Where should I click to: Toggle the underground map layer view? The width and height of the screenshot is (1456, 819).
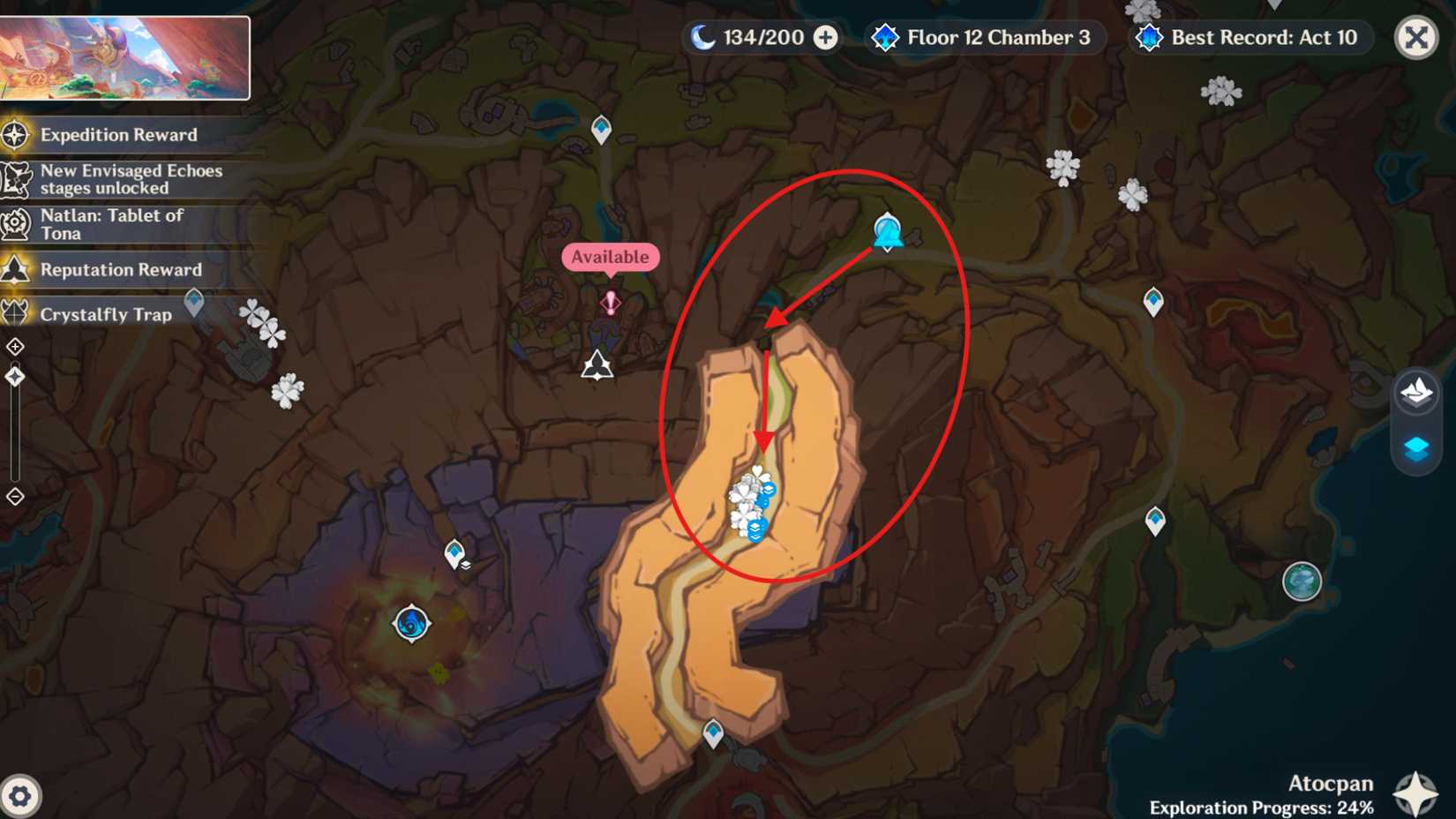point(1415,447)
